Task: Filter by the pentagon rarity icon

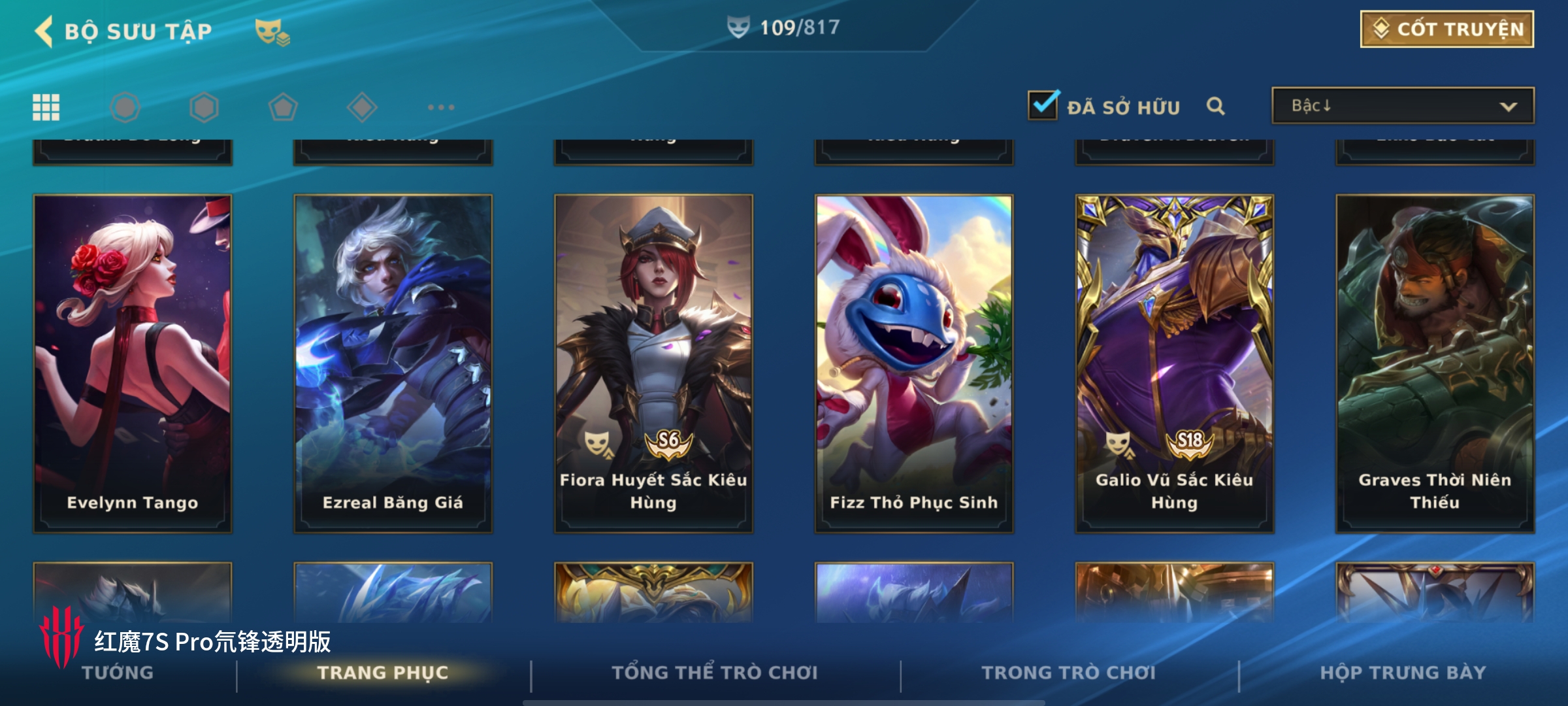Action: click(283, 107)
